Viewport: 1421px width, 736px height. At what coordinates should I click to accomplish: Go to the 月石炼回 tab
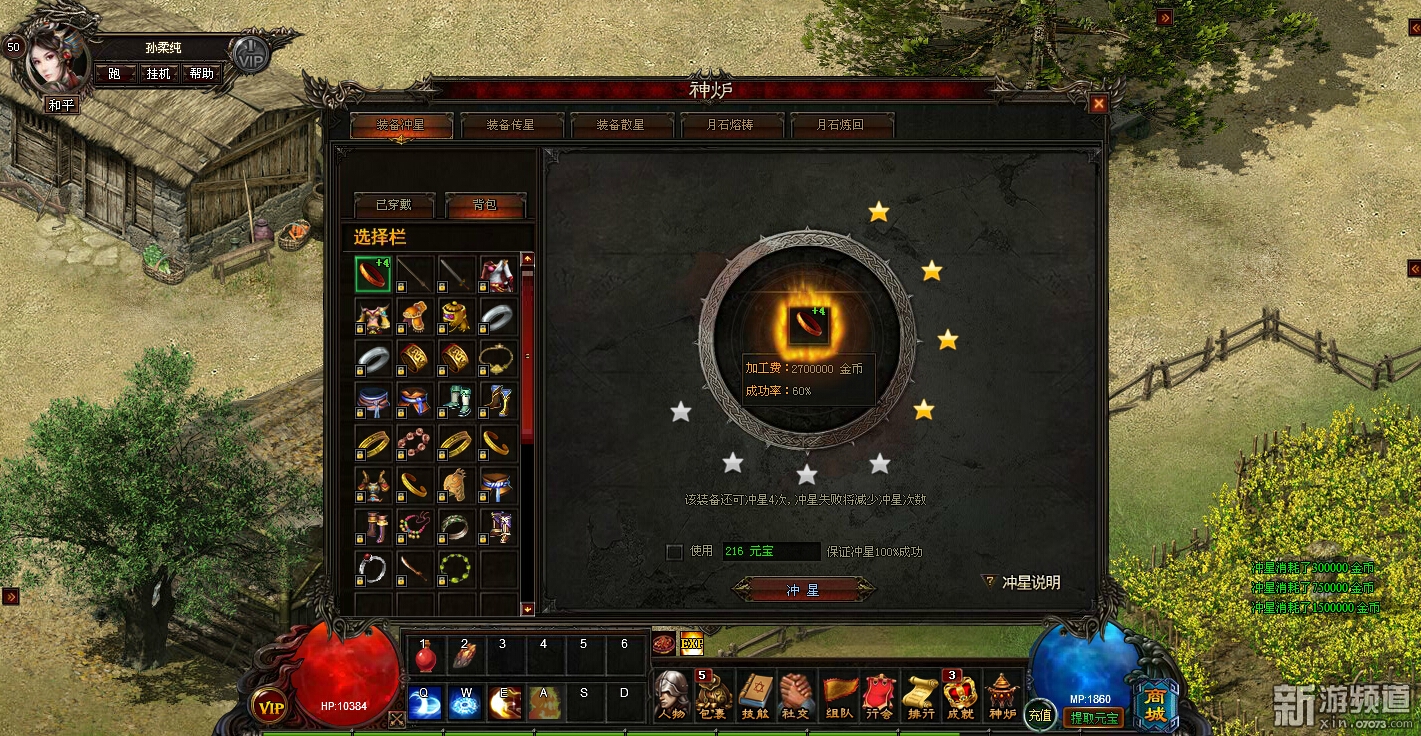click(840, 126)
